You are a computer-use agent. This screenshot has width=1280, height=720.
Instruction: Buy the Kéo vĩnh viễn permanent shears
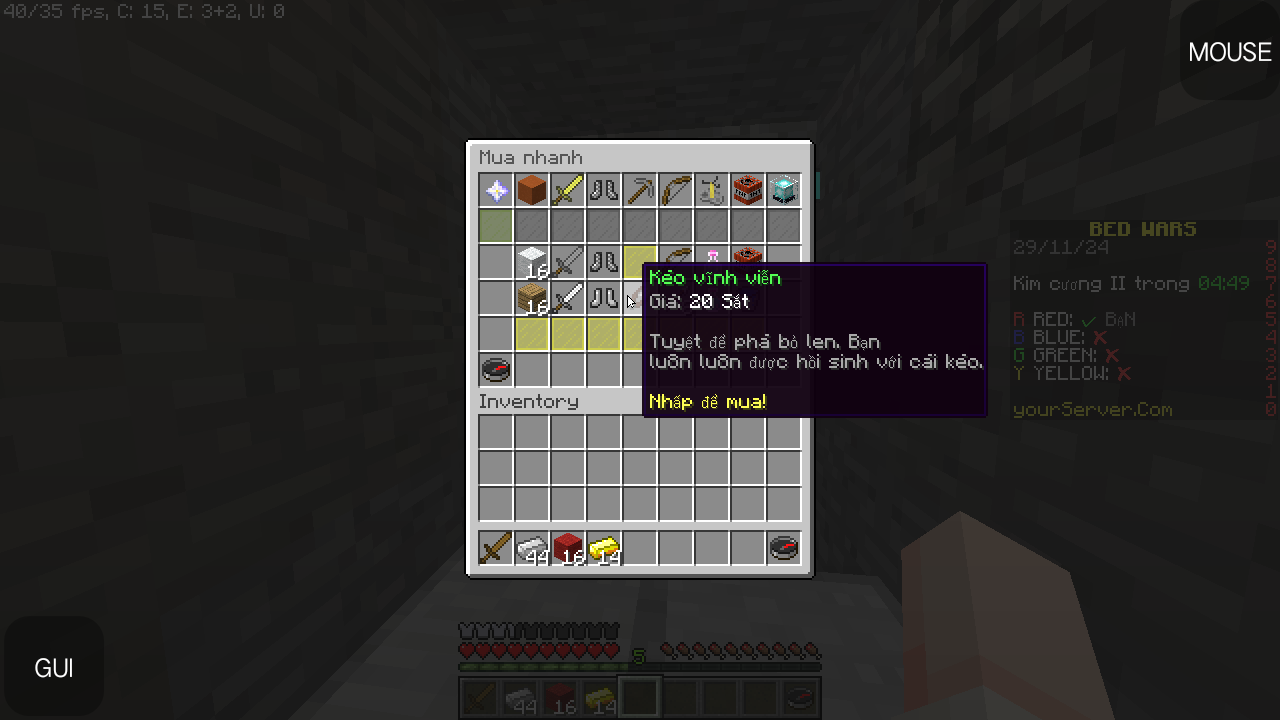(640, 300)
